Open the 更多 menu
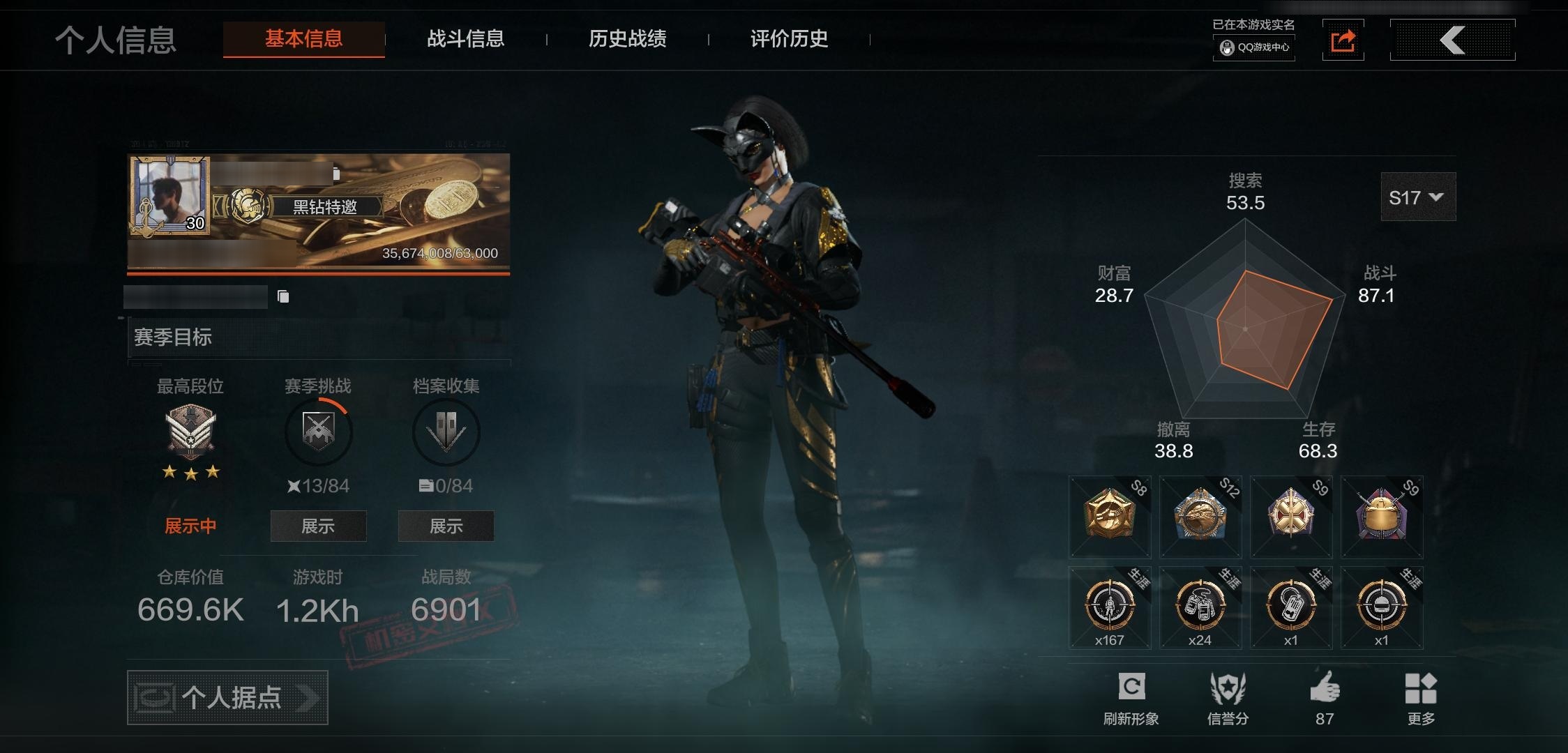Screen dimensions: 1568x753 click(x=1421, y=697)
